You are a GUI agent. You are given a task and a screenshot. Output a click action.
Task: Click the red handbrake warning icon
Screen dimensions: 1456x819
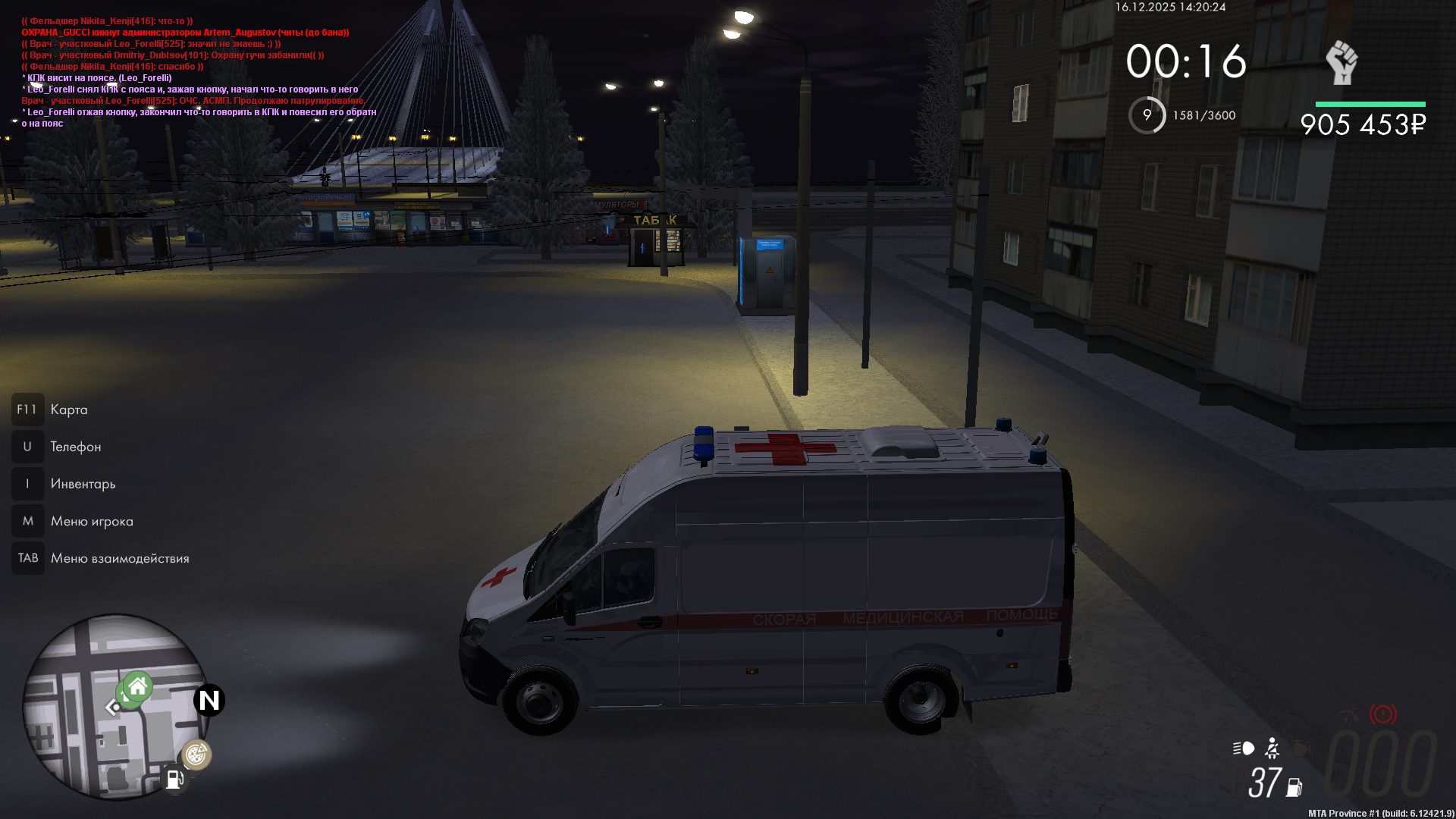[x=1382, y=714]
